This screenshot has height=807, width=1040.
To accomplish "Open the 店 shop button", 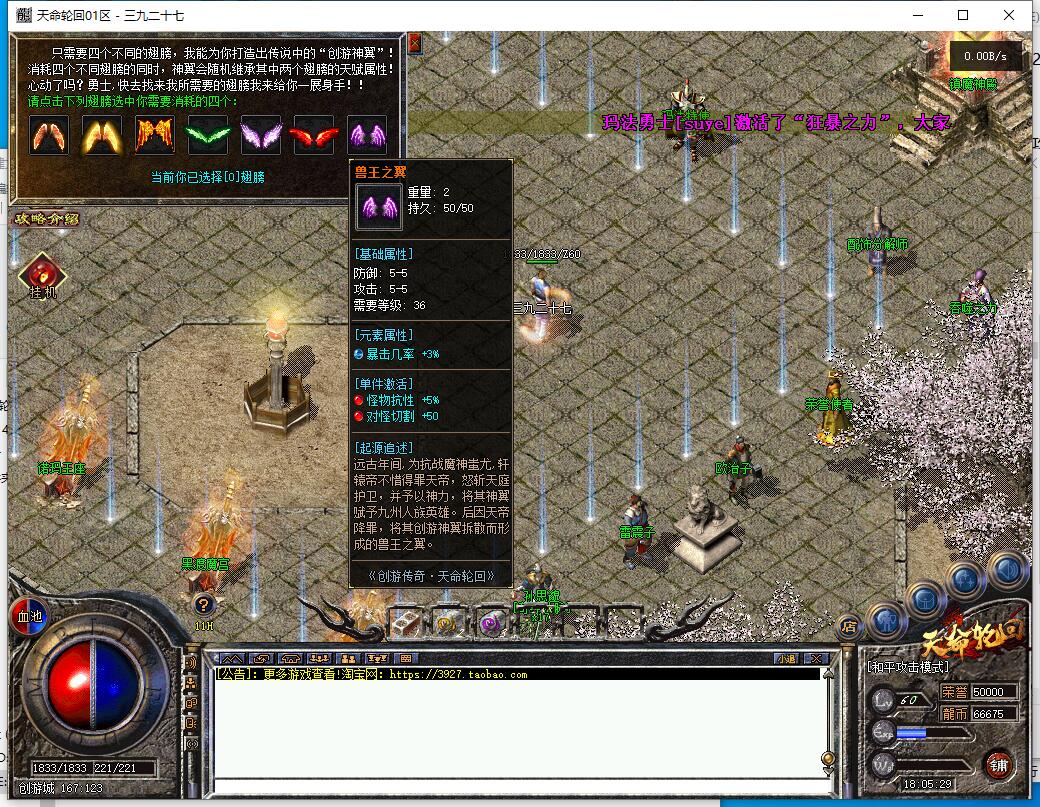I will click(x=848, y=627).
